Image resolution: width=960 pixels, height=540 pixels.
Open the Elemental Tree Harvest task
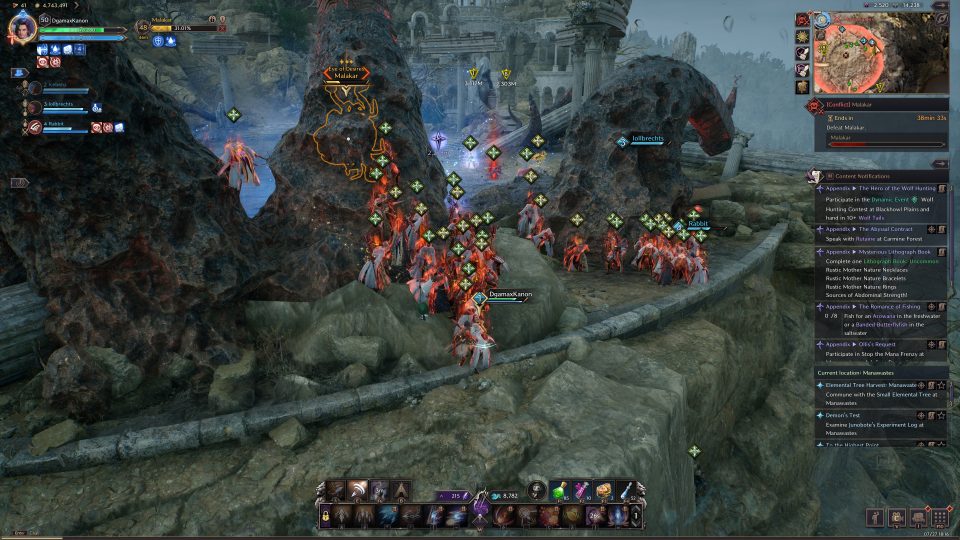coord(870,384)
